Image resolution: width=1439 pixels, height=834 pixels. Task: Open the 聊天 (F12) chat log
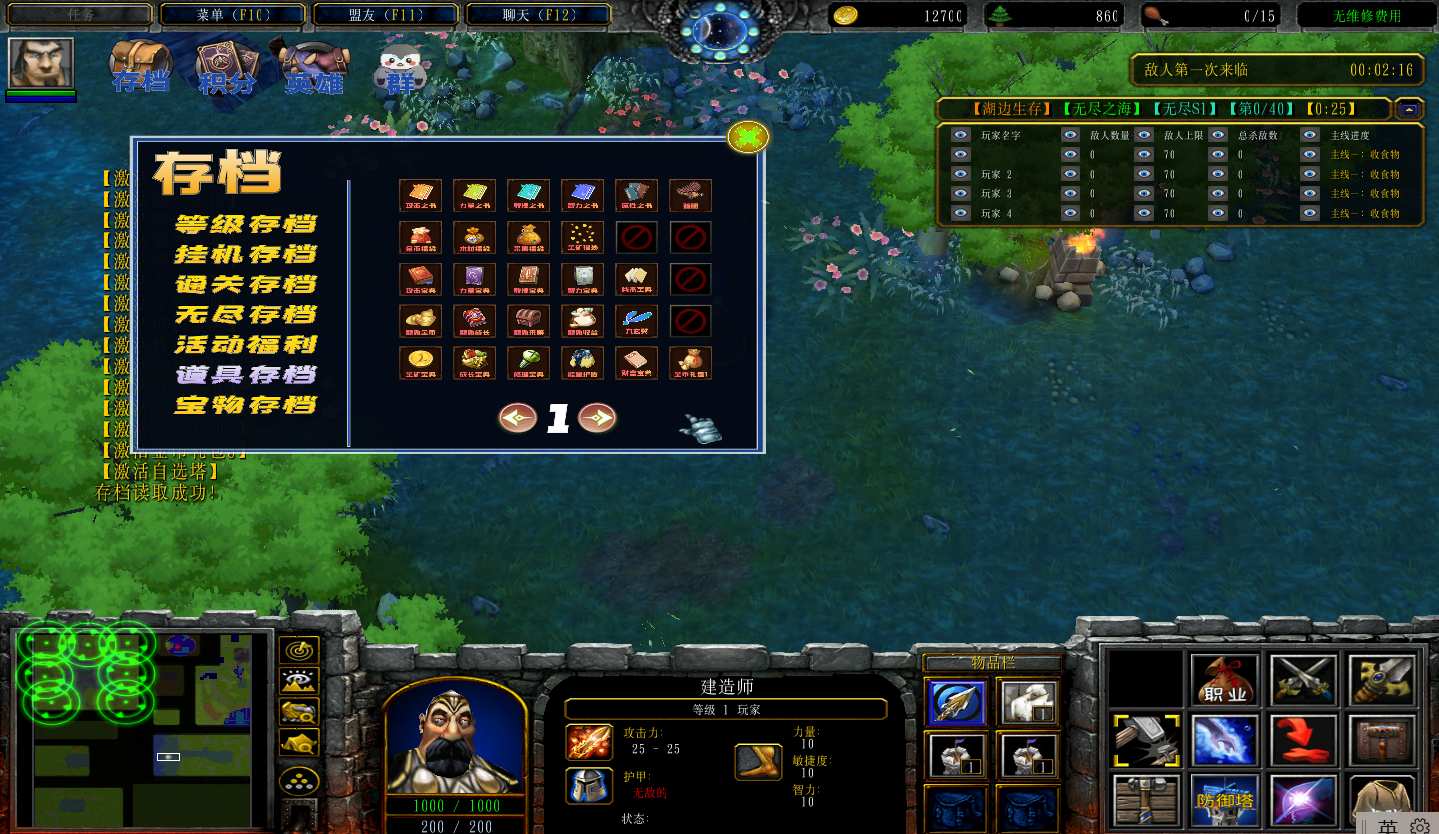click(538, 15)
